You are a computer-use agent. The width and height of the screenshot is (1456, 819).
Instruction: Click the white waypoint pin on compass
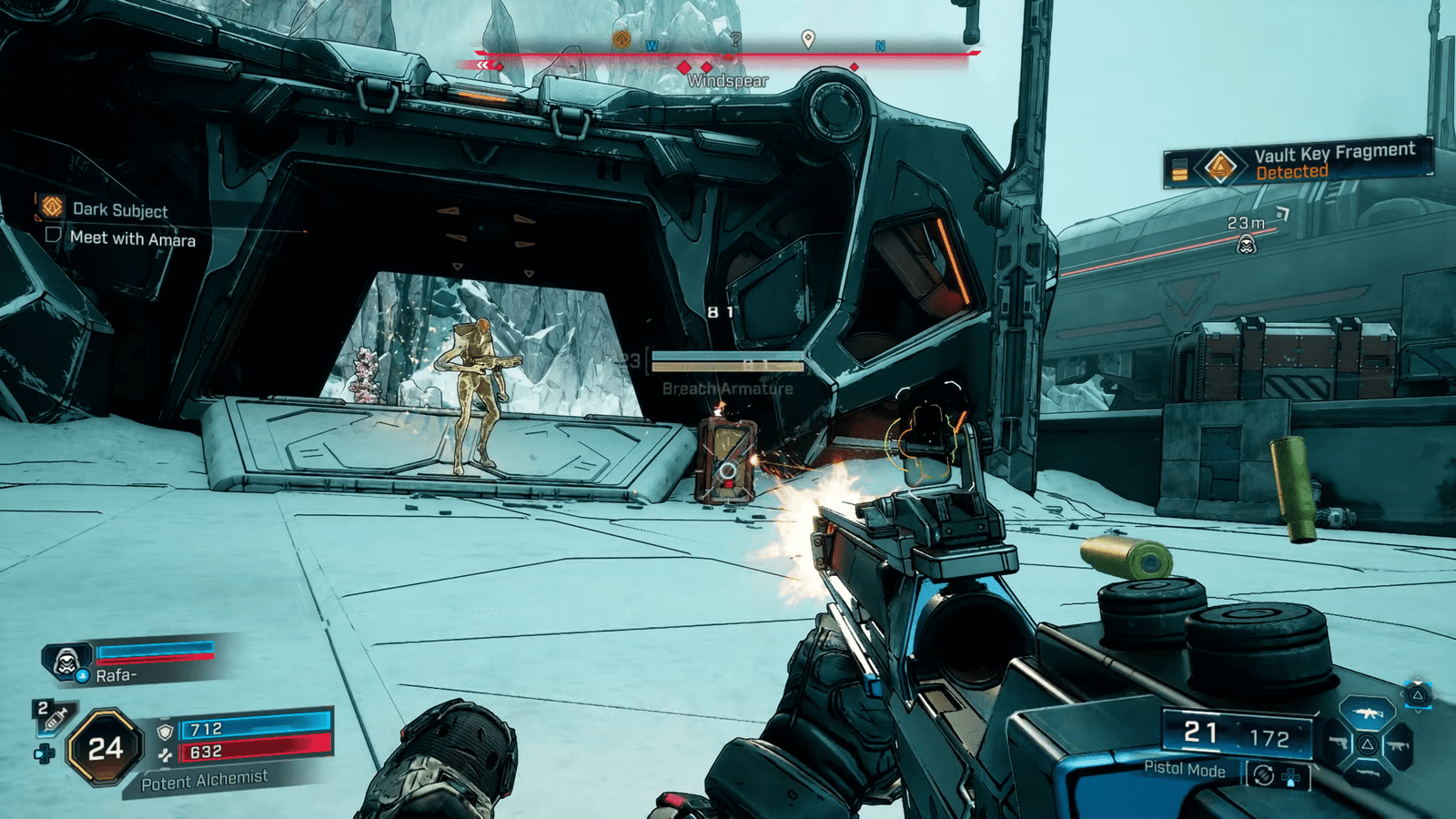807,39
